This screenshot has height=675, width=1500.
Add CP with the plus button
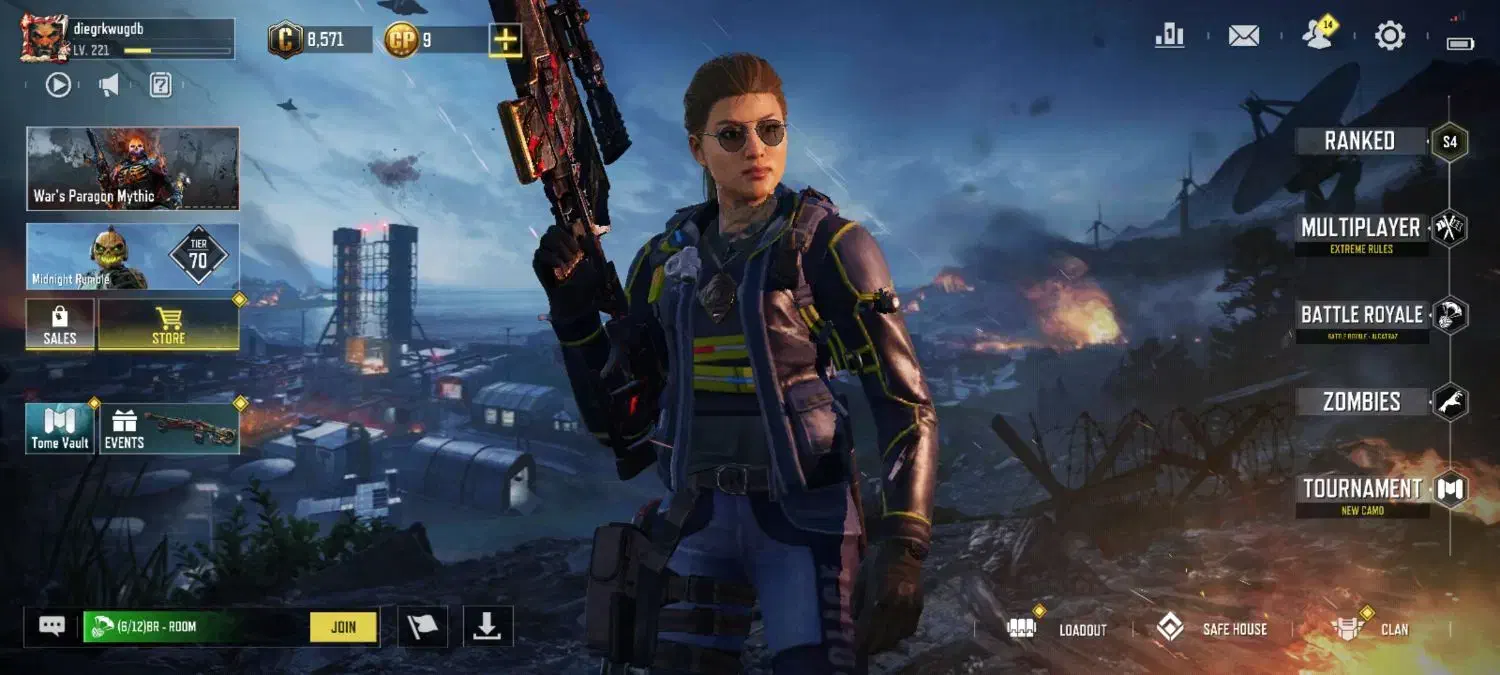point(505,40)
